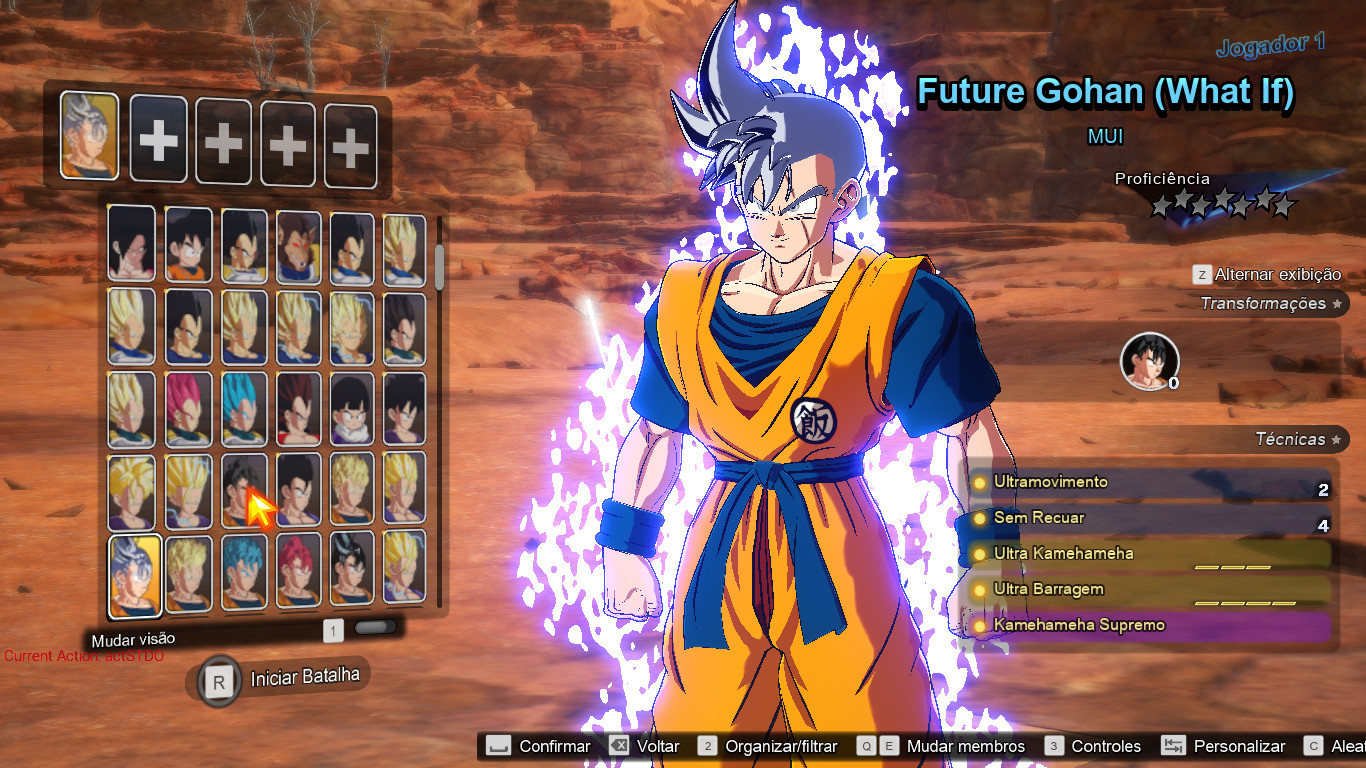
Task: Open Personalizar for the character
Action: 1226,746
